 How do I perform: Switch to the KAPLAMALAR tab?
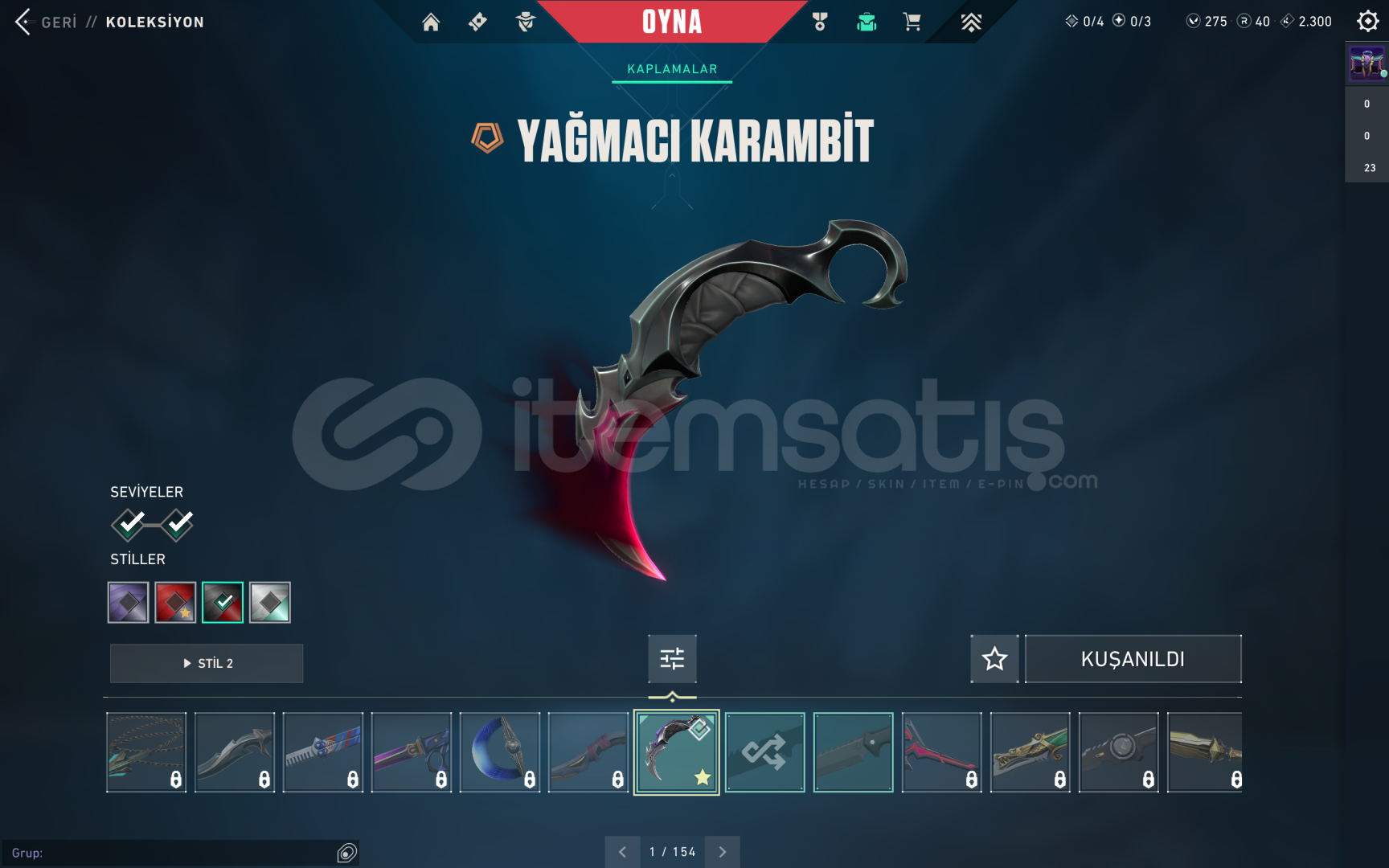[x=672, y=69]
